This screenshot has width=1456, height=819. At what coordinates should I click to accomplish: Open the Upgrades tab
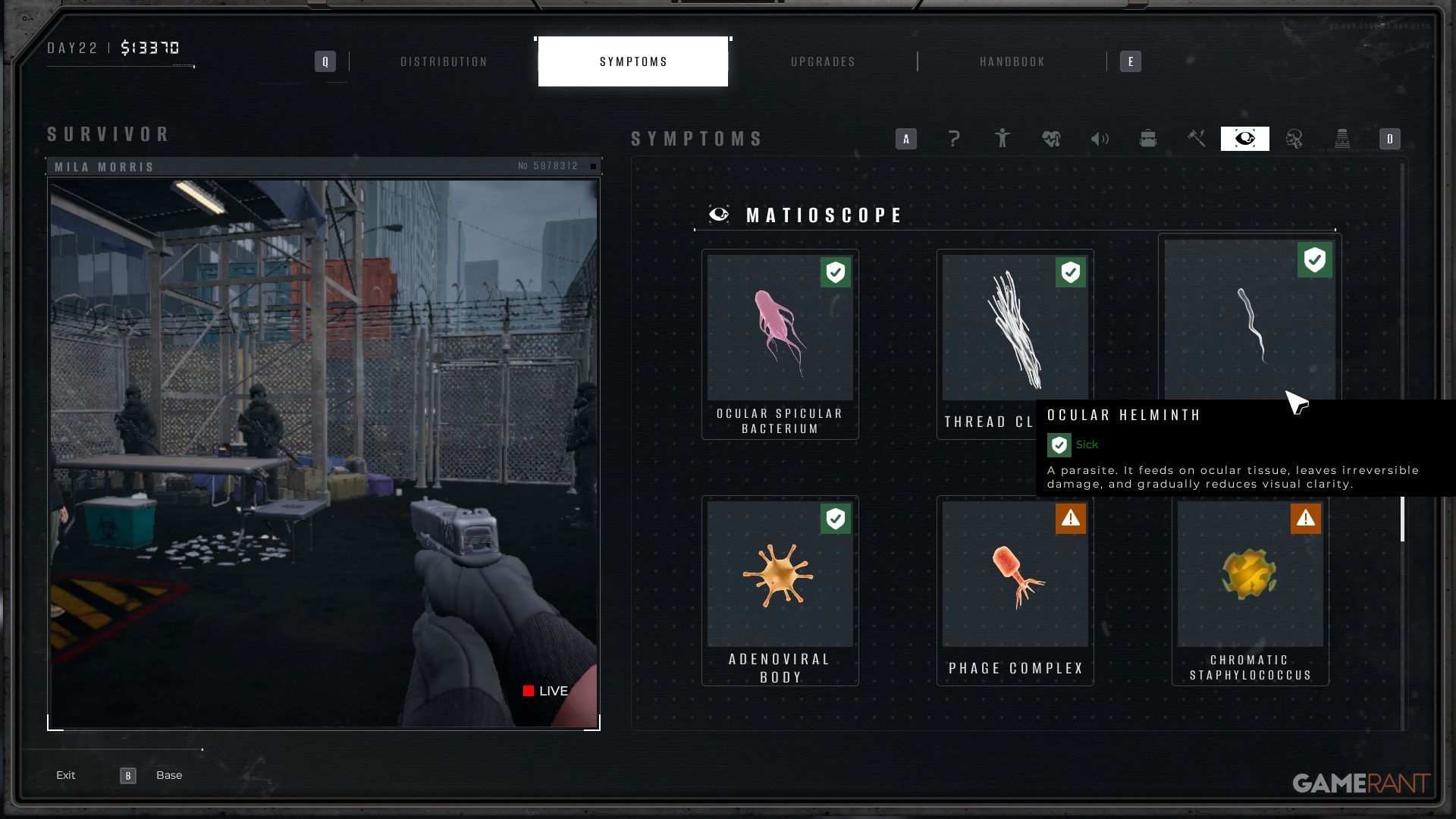point(823,61)
